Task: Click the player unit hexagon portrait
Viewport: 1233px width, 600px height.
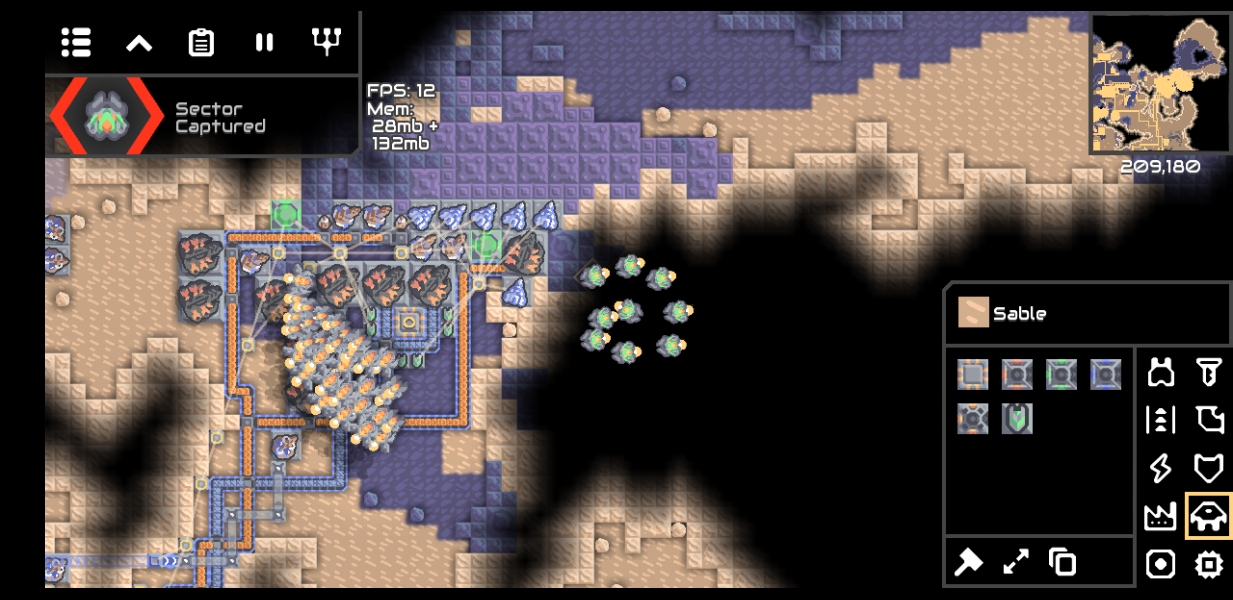Action: (107, 116)
